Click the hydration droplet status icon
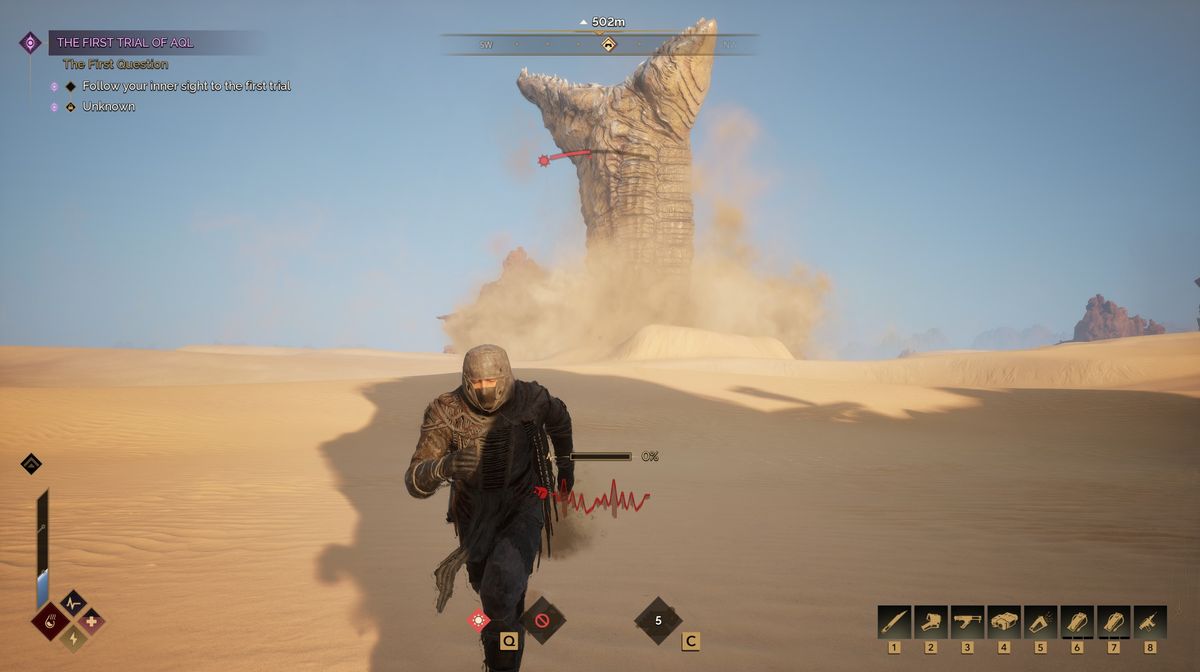Screen dimensions: 1200x672 (51, 621)
